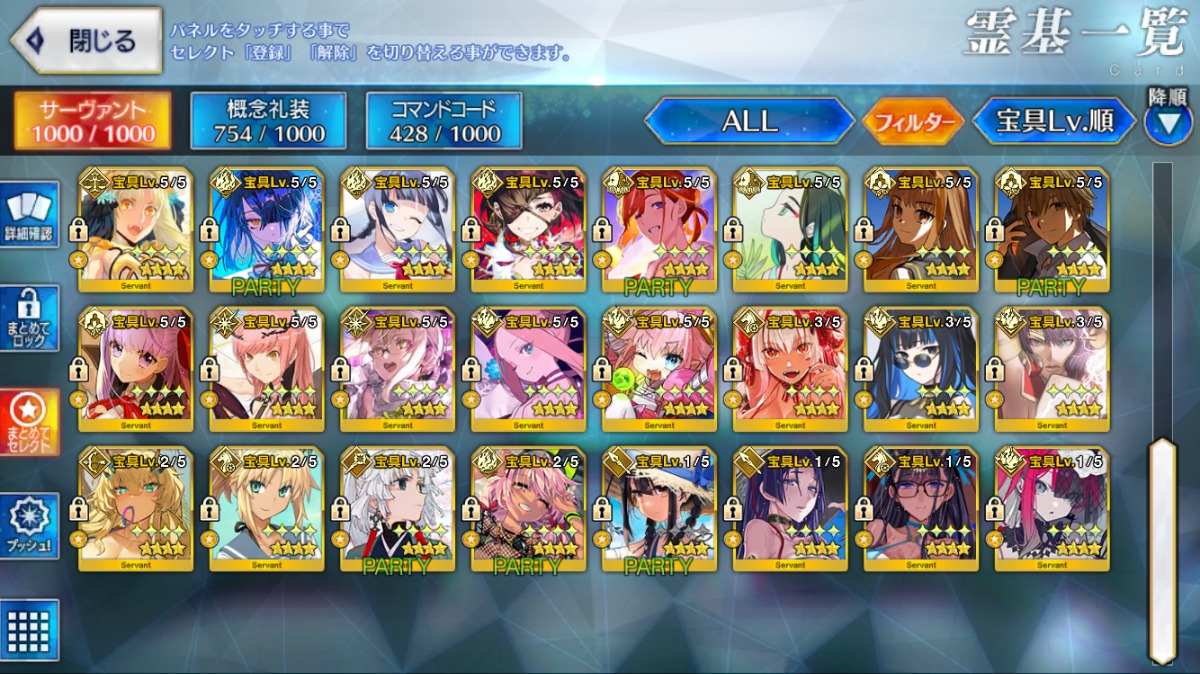Viewport: 1200px width, 674px height.
Task: Show the コマンドコード tab
Action: pyautogui.click(x=444, y=121)
